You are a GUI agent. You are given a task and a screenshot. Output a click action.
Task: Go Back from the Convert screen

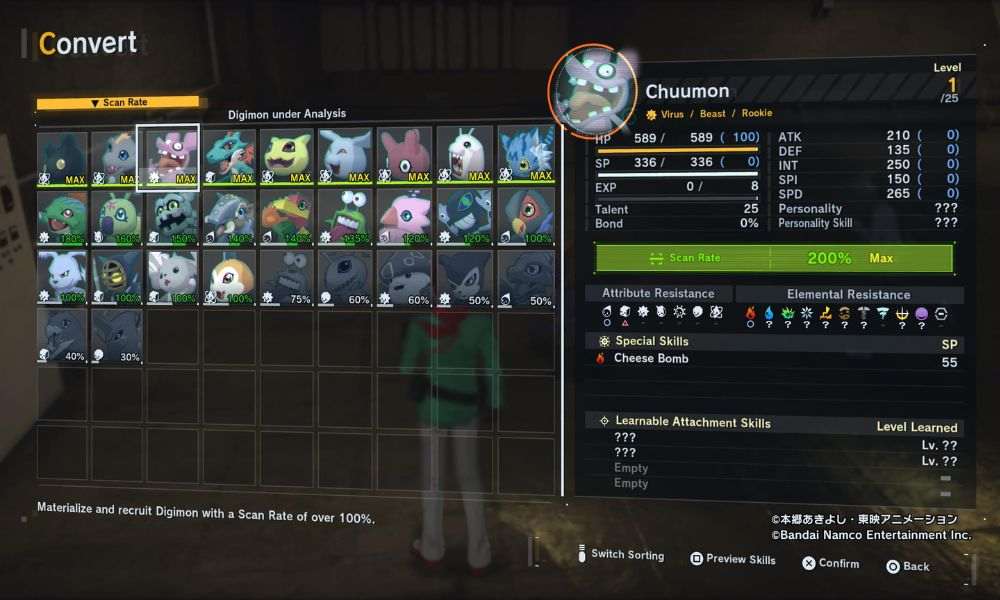click(x=908, y=566)
